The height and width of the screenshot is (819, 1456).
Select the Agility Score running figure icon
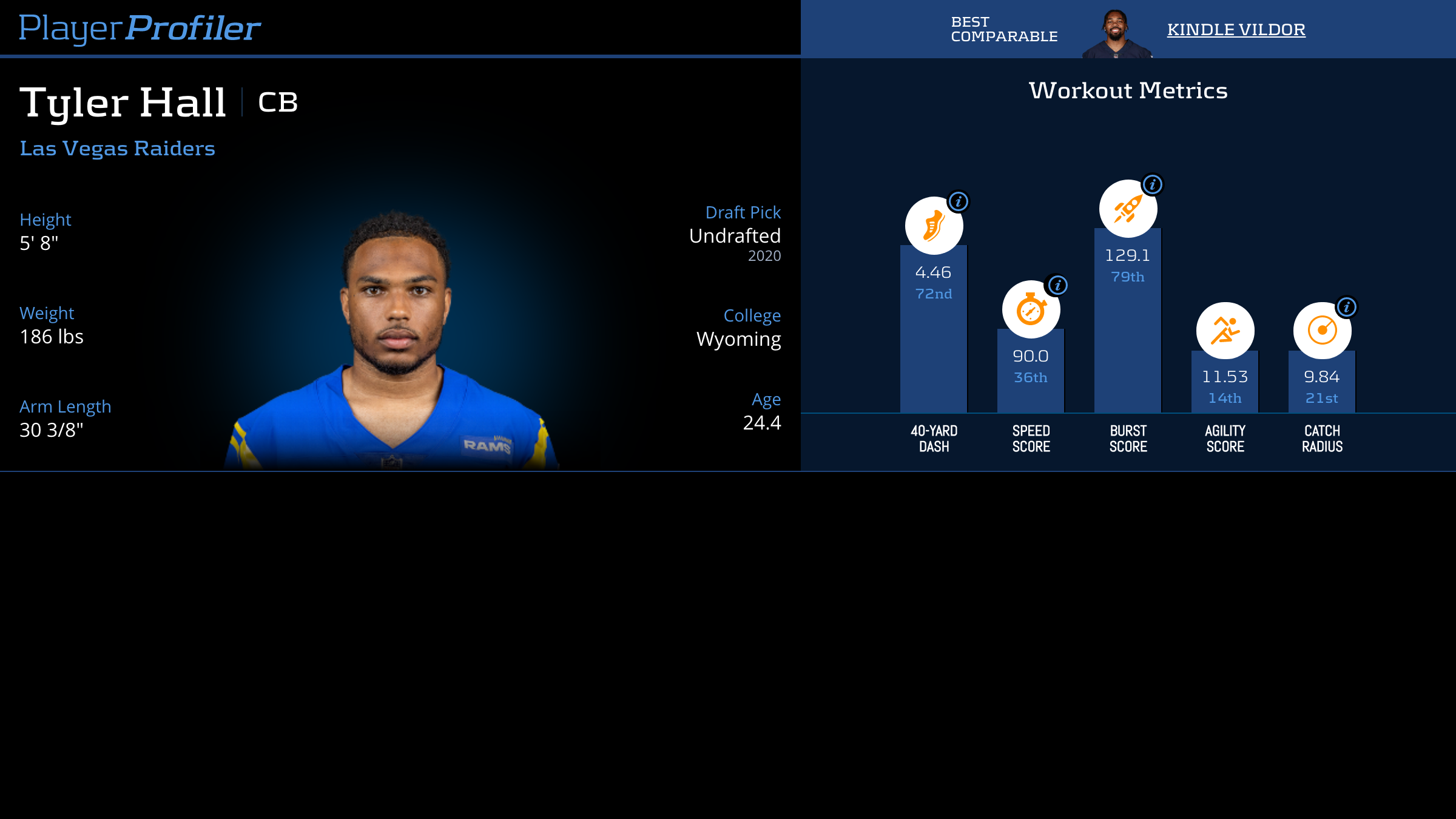1225,331
